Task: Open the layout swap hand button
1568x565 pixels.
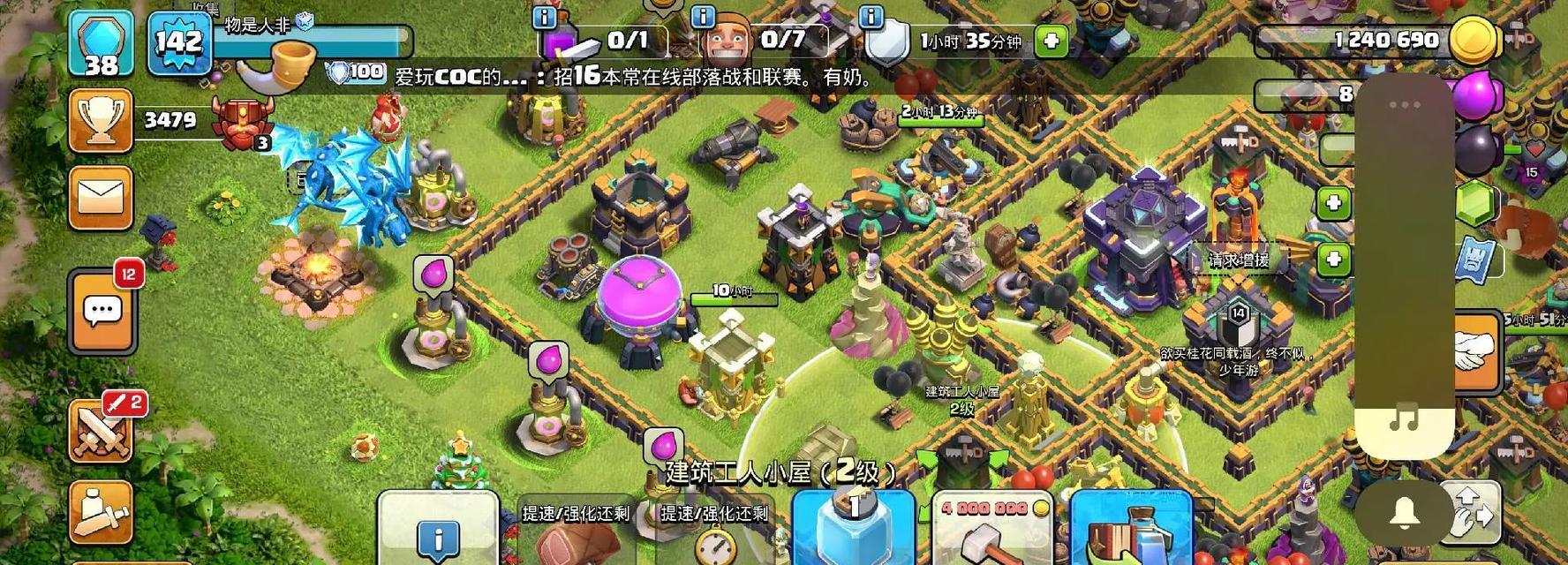Action: (x=1472, y=512)
